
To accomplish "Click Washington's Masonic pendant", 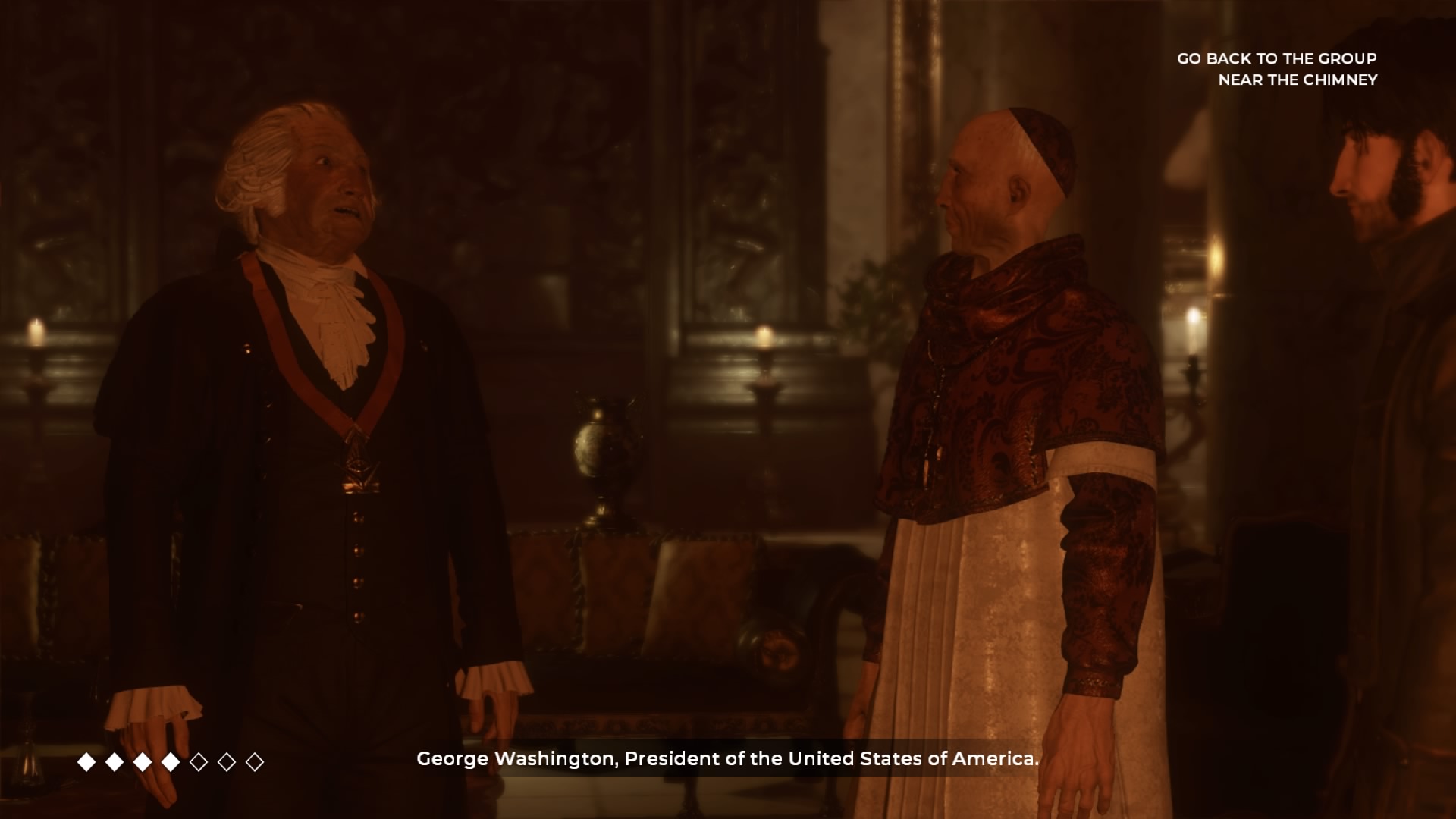I will point(359,470).
